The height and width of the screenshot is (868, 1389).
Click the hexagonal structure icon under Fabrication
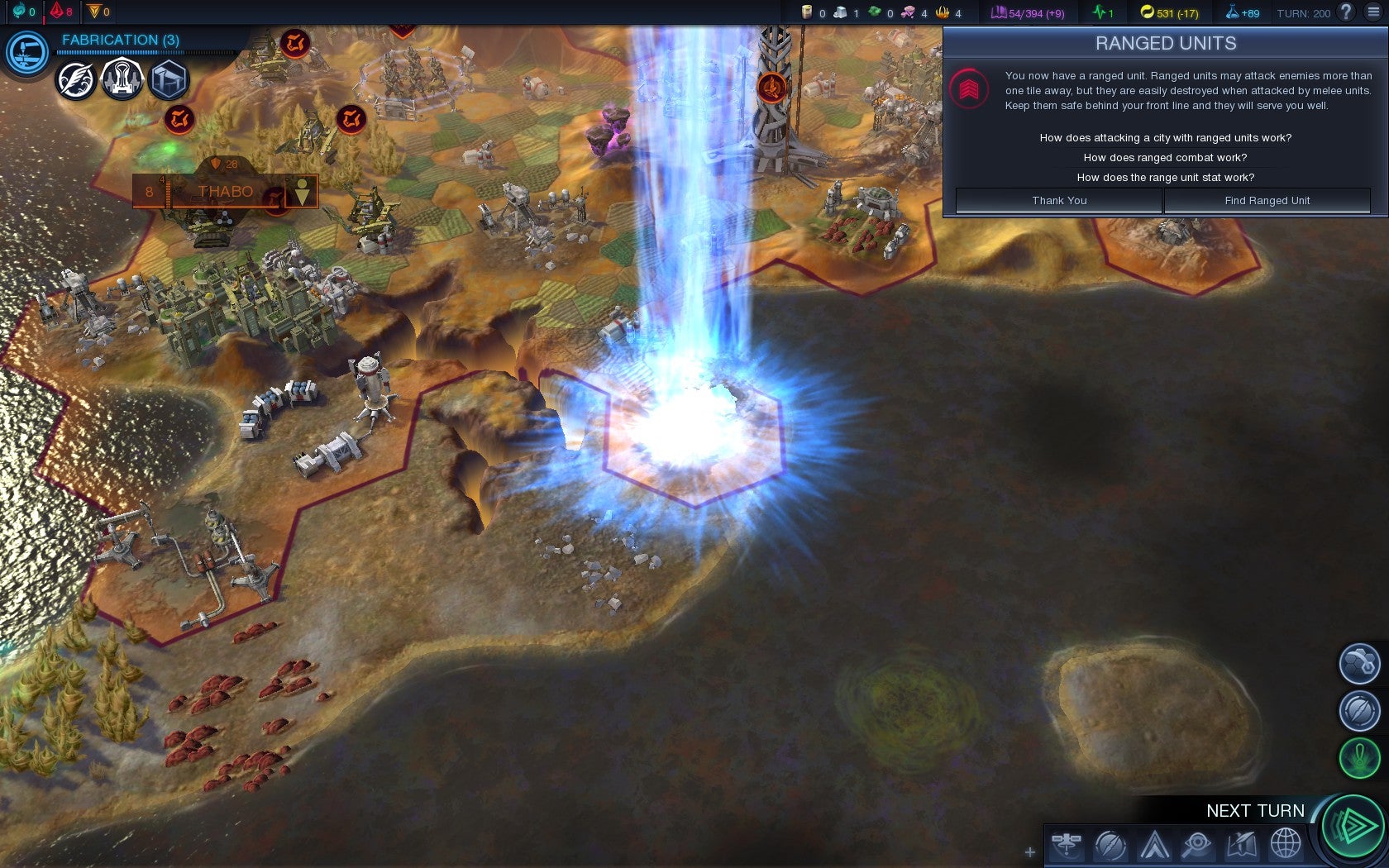pos(169,81)
